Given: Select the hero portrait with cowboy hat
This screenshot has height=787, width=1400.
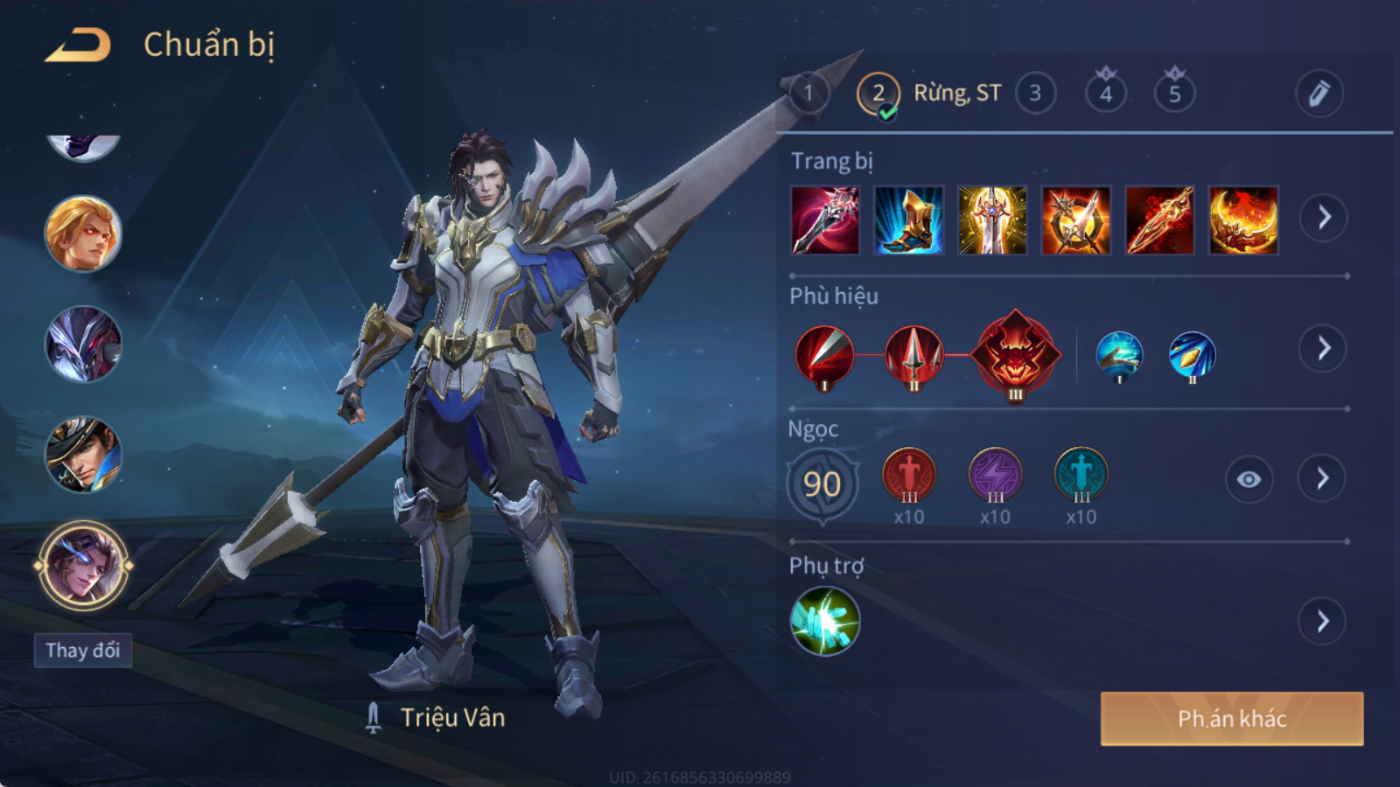Looking at the screenshot, I should tap(83, 454).
